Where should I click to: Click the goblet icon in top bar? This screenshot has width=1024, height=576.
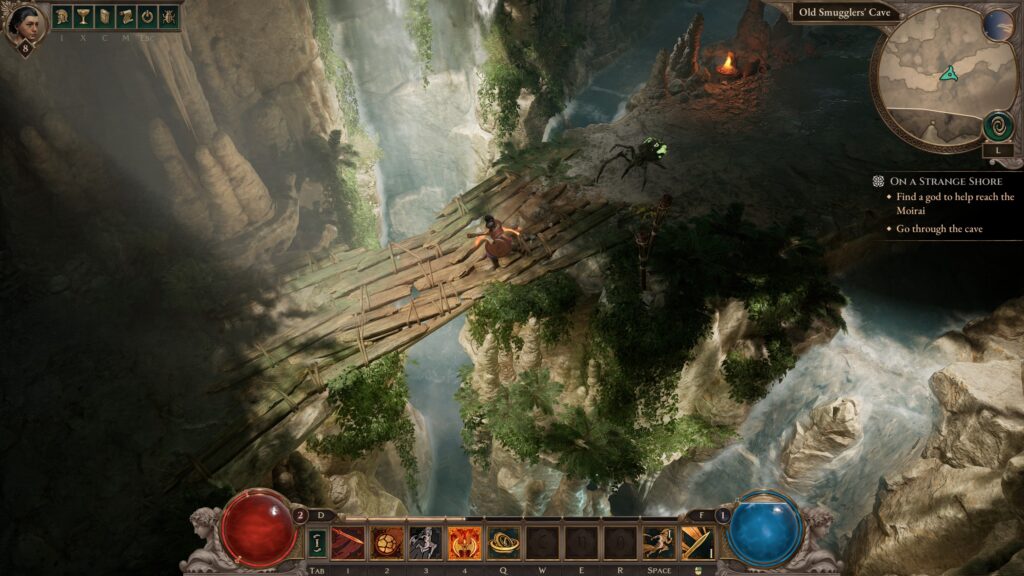coord(83,17)
